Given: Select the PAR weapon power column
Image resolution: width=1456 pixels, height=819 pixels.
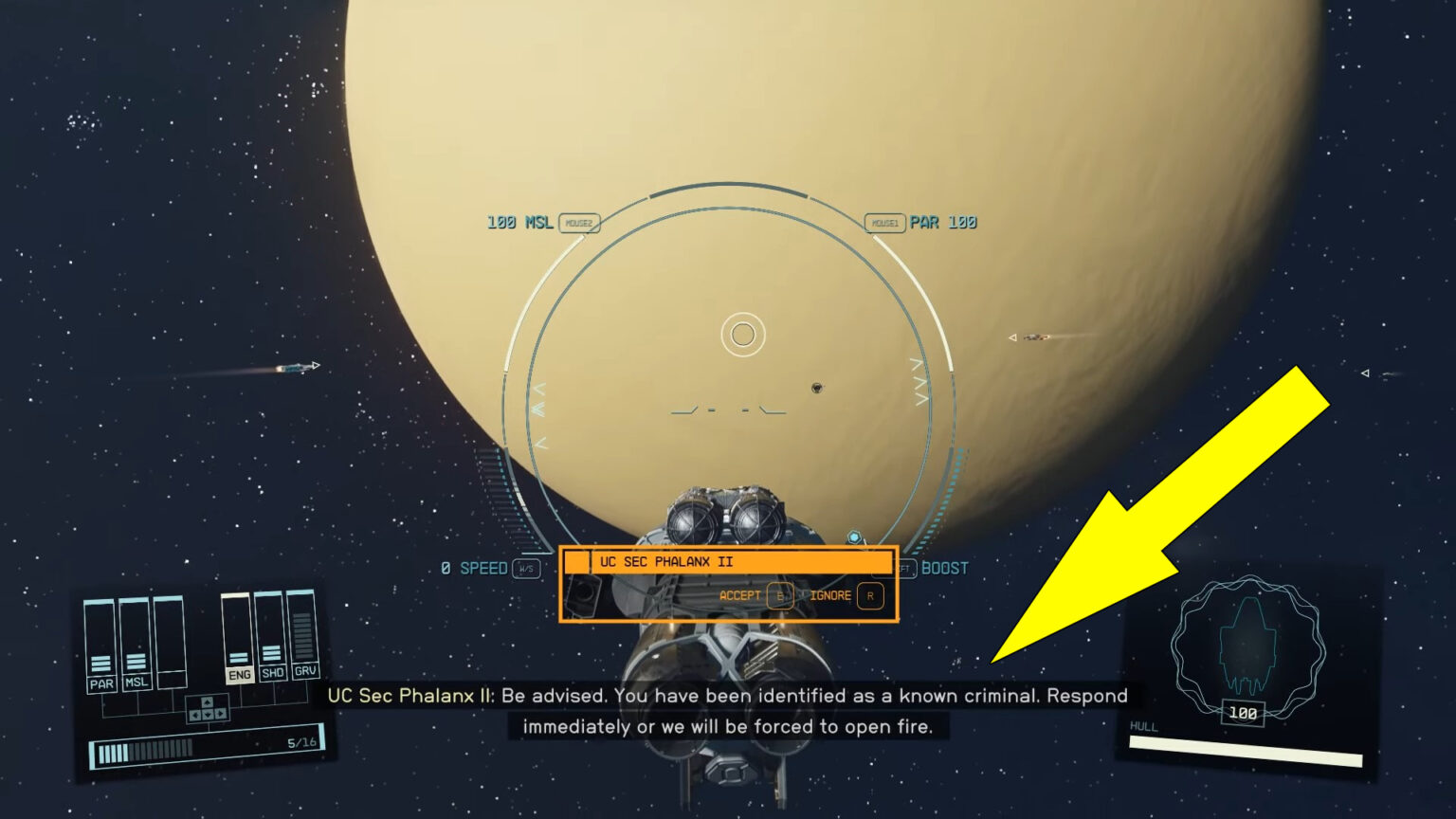Looking at the screenshot, I should click(x=100, y=645).
